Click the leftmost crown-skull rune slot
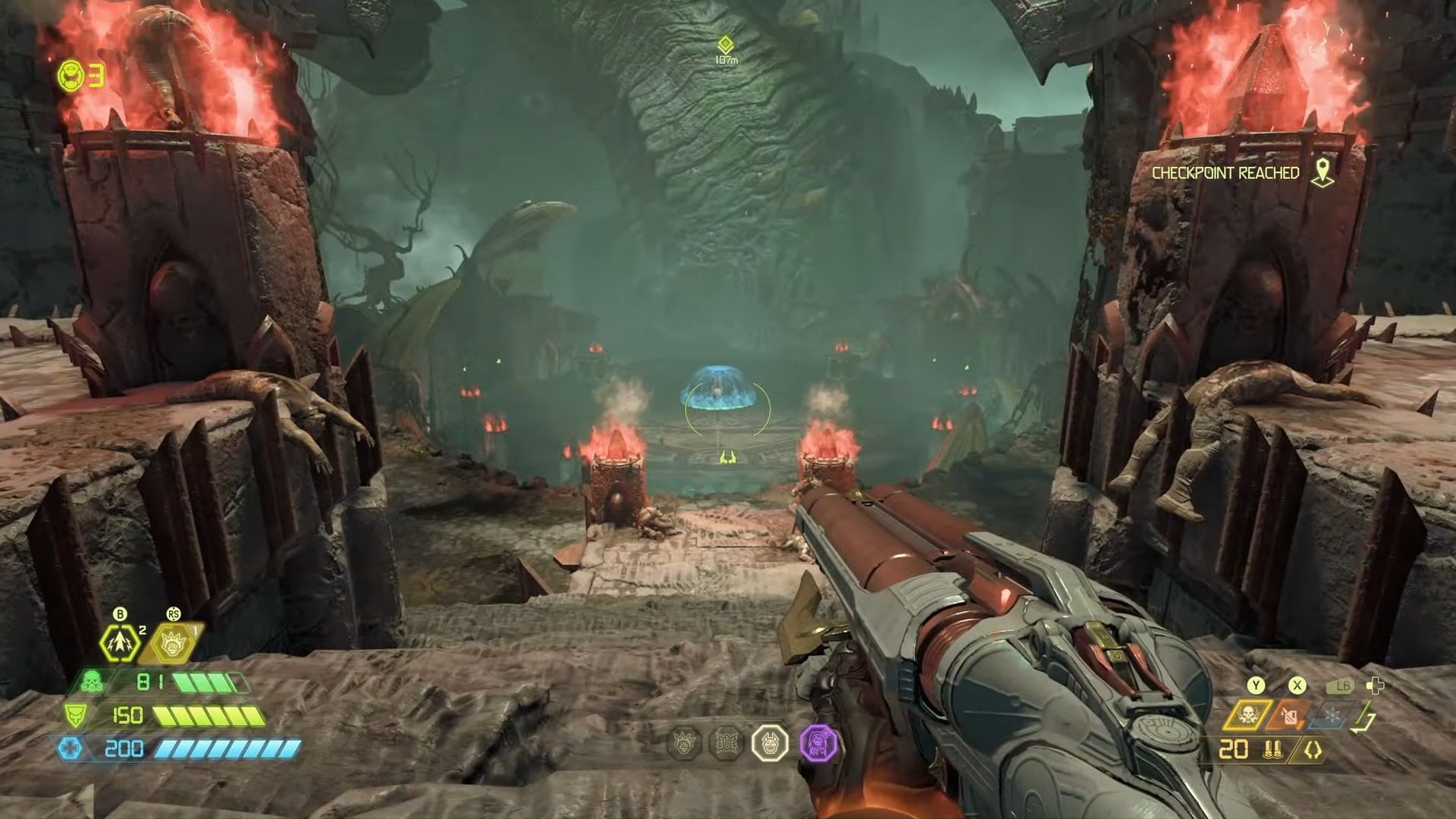Viewport: 1456px width, 819px height. pos(684,743)
